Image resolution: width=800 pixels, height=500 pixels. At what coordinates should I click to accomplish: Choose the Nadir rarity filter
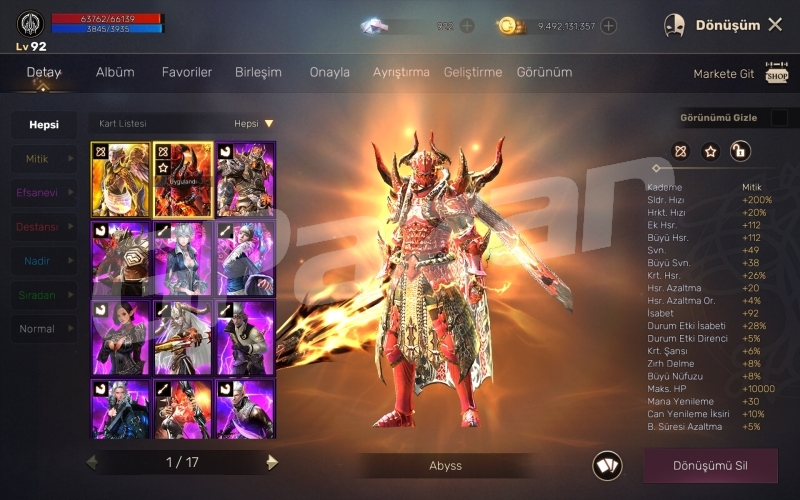pyautogui.click(x=44, y=261)
